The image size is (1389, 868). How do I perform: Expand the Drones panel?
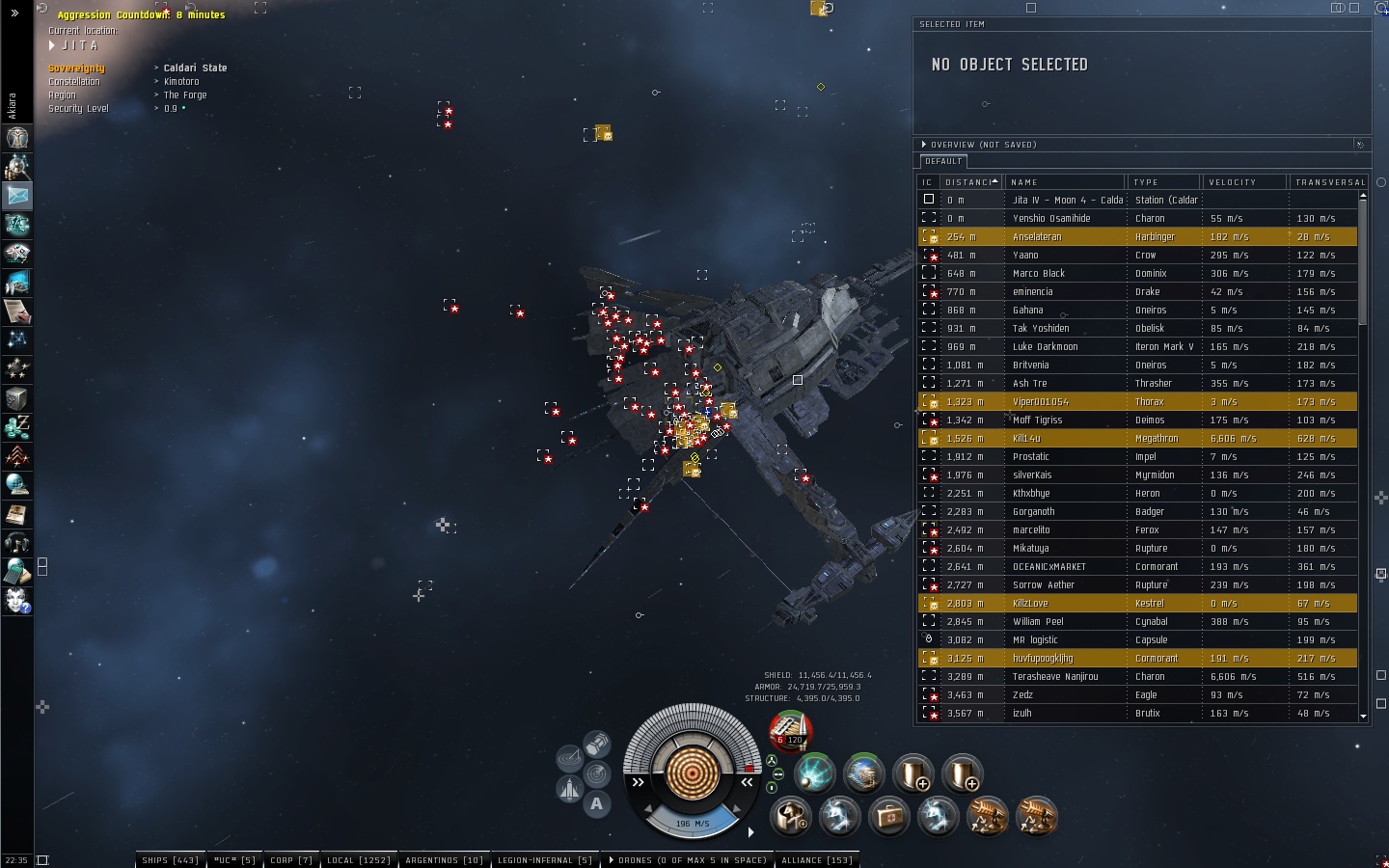point(686,859)
